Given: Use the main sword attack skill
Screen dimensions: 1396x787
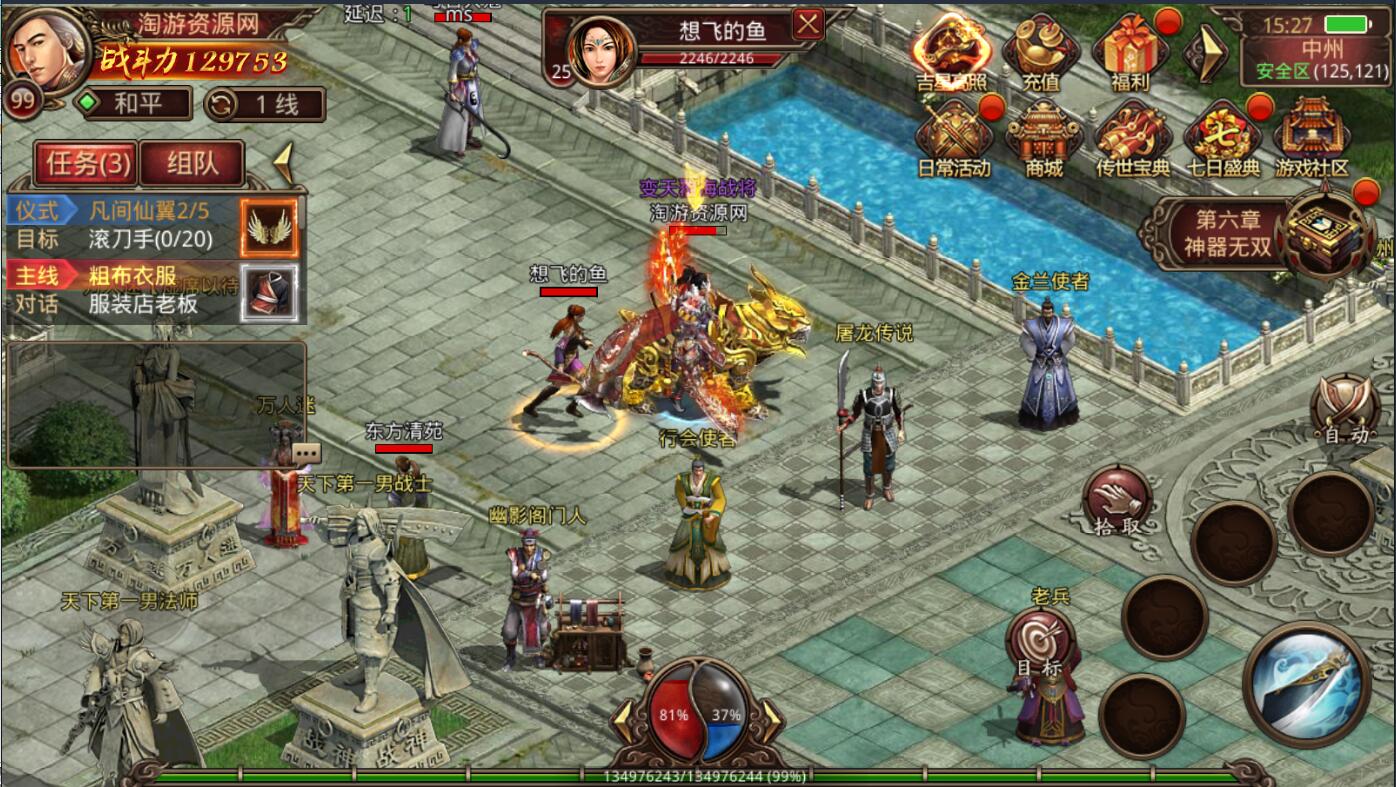Looking at the screenshot, I should tap(1306, 684).
